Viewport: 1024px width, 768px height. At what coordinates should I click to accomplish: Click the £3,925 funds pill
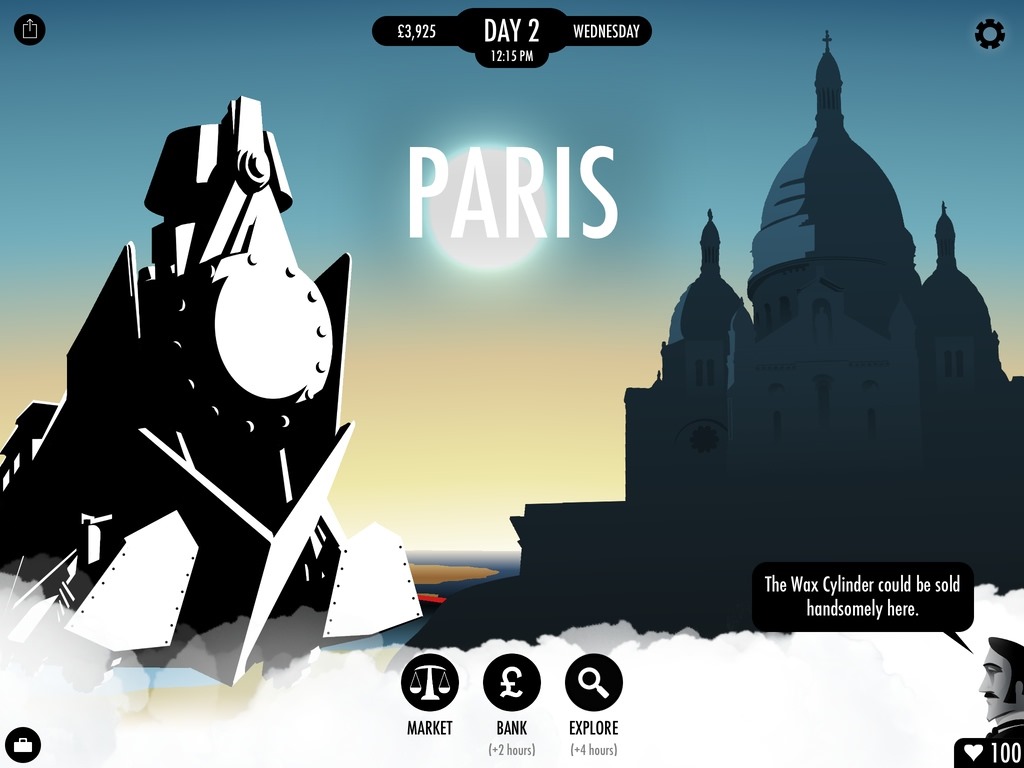[416, 31]
